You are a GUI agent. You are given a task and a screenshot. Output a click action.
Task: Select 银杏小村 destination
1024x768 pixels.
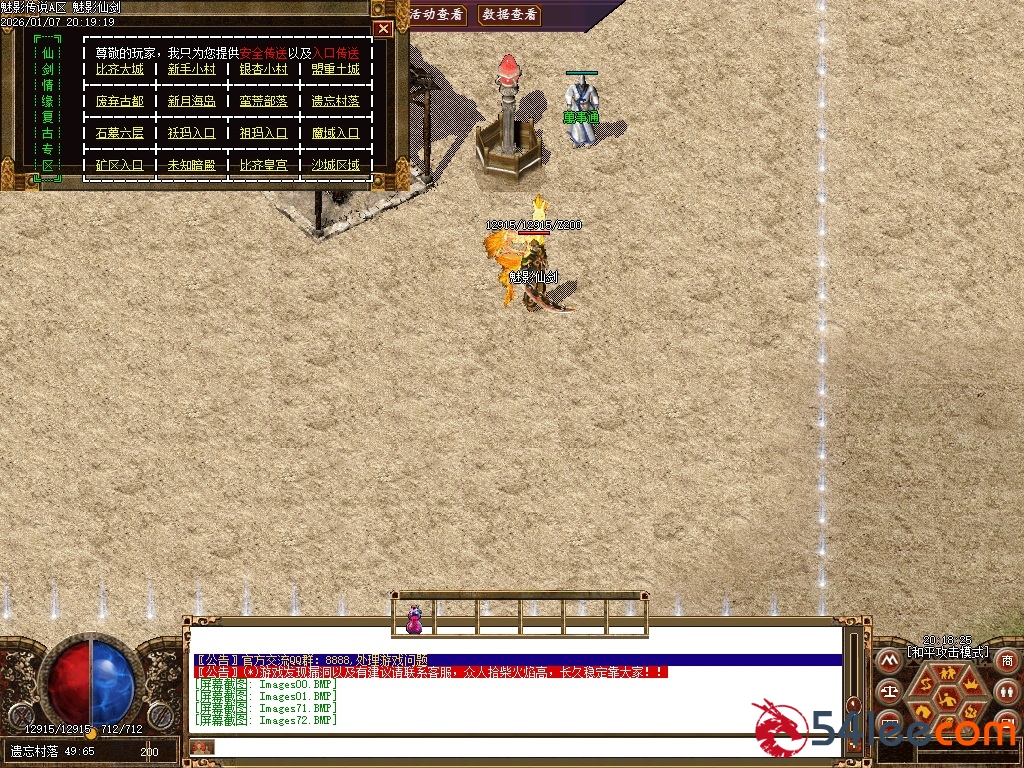(x=263, y=70)
